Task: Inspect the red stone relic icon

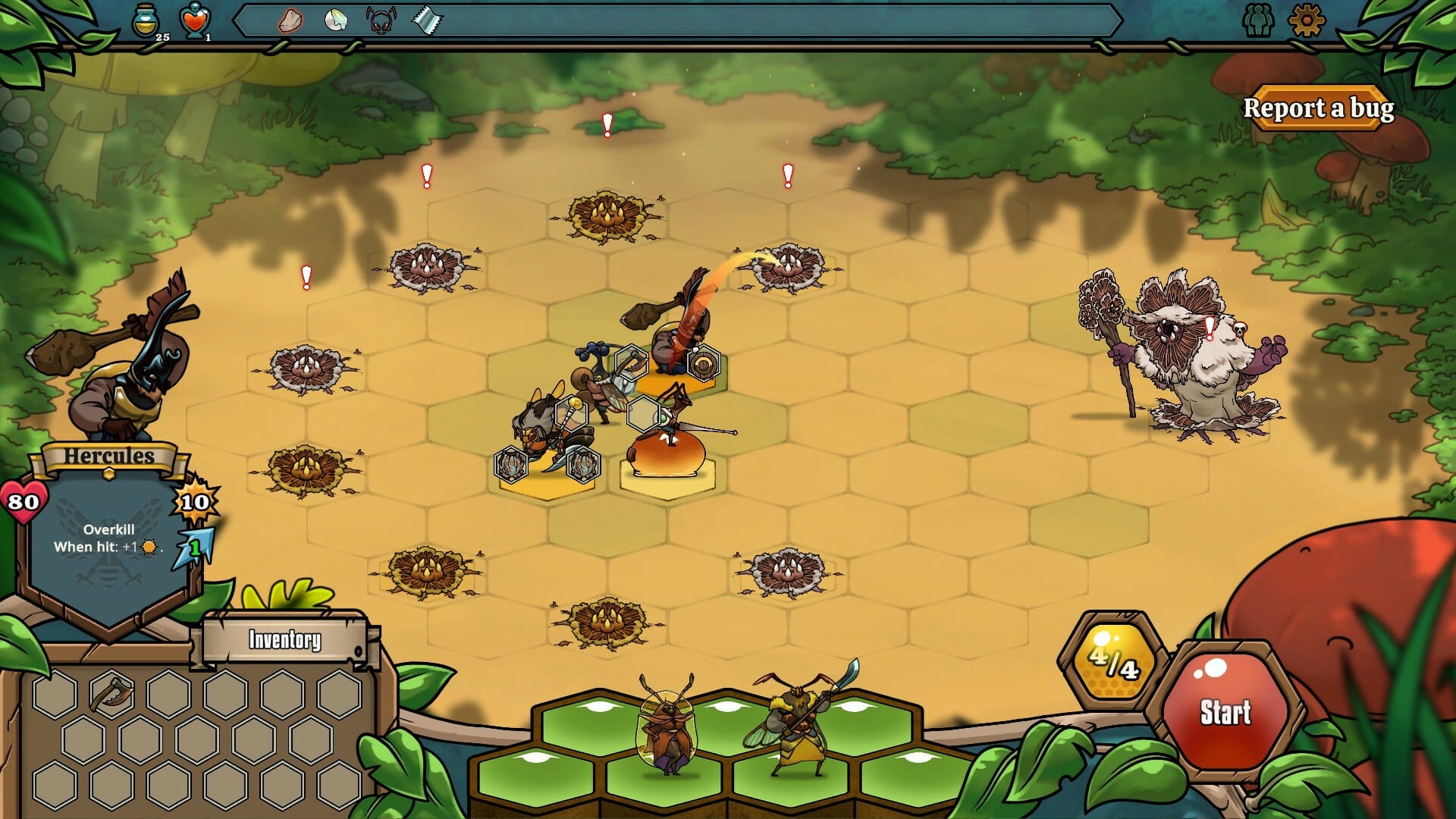Action: pyautogui.click(x=290, y=20)
